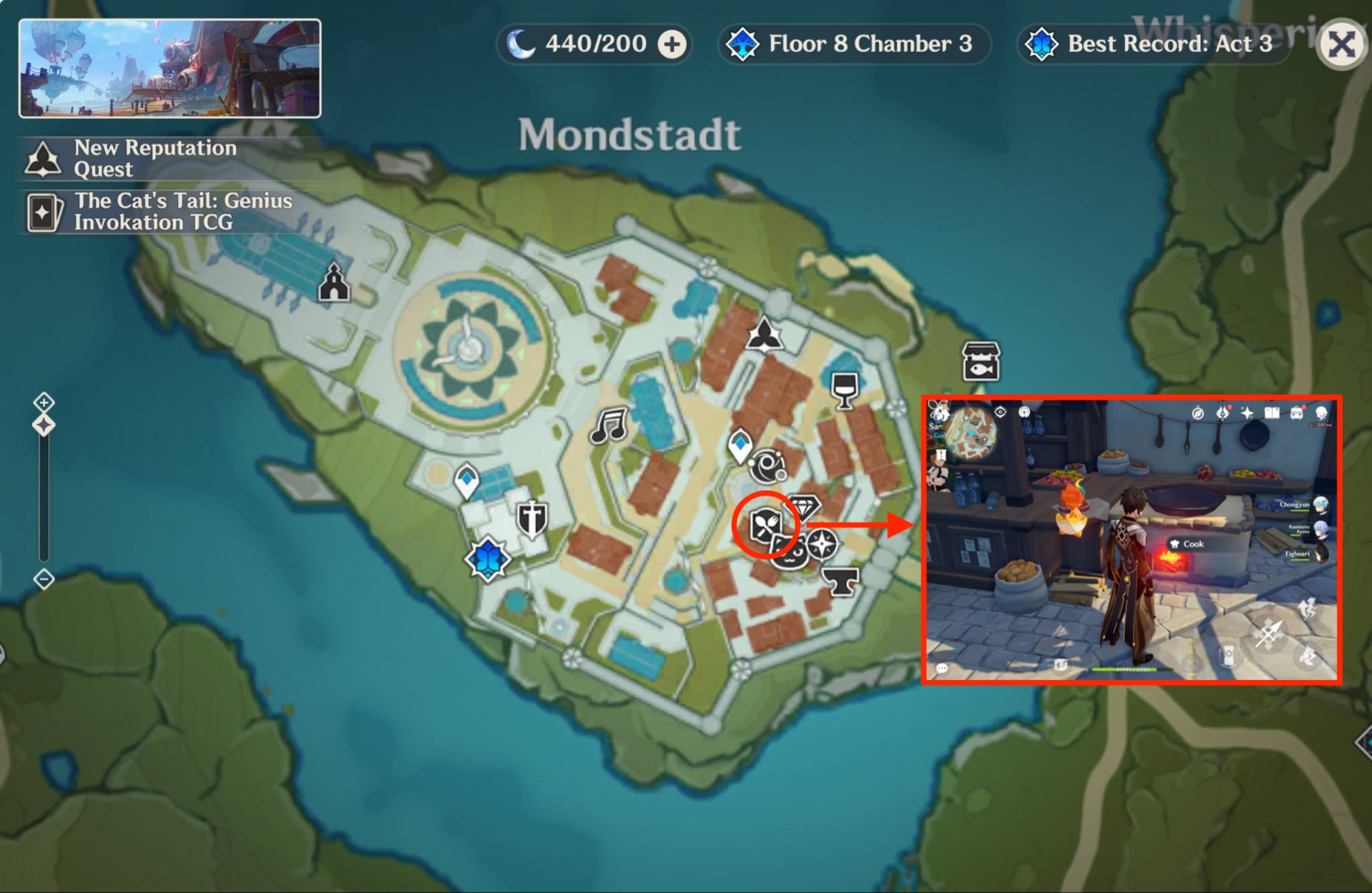Screen dimensions: 1372x893
Task: Add Original Resin with the plus button
Action: 672,44
